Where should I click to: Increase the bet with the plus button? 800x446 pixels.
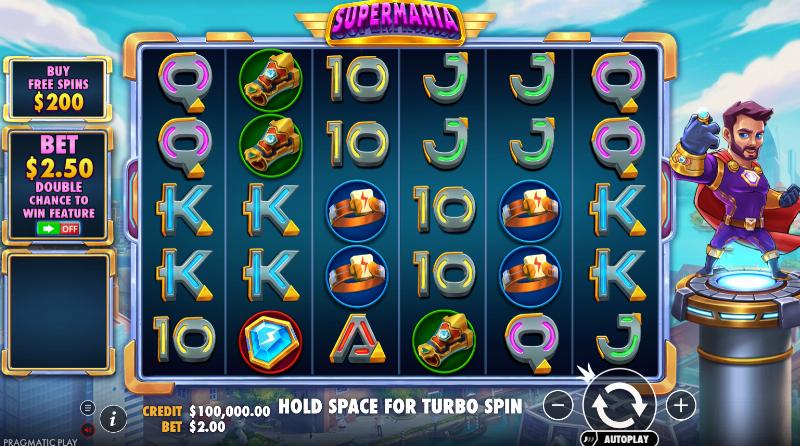pyautogui.click(x=680, y=405)
